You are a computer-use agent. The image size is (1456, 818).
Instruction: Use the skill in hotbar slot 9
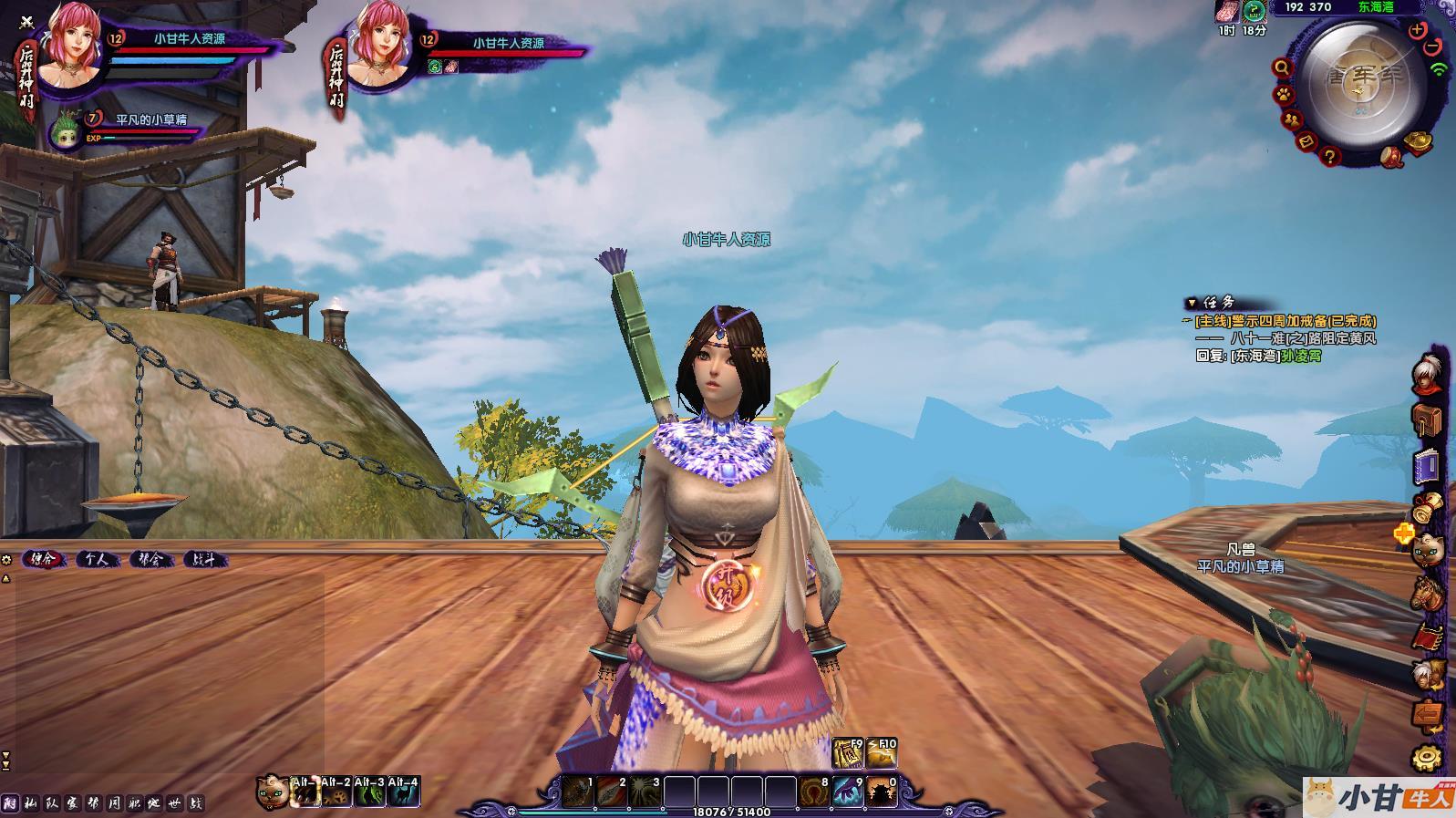pos(848,792)
